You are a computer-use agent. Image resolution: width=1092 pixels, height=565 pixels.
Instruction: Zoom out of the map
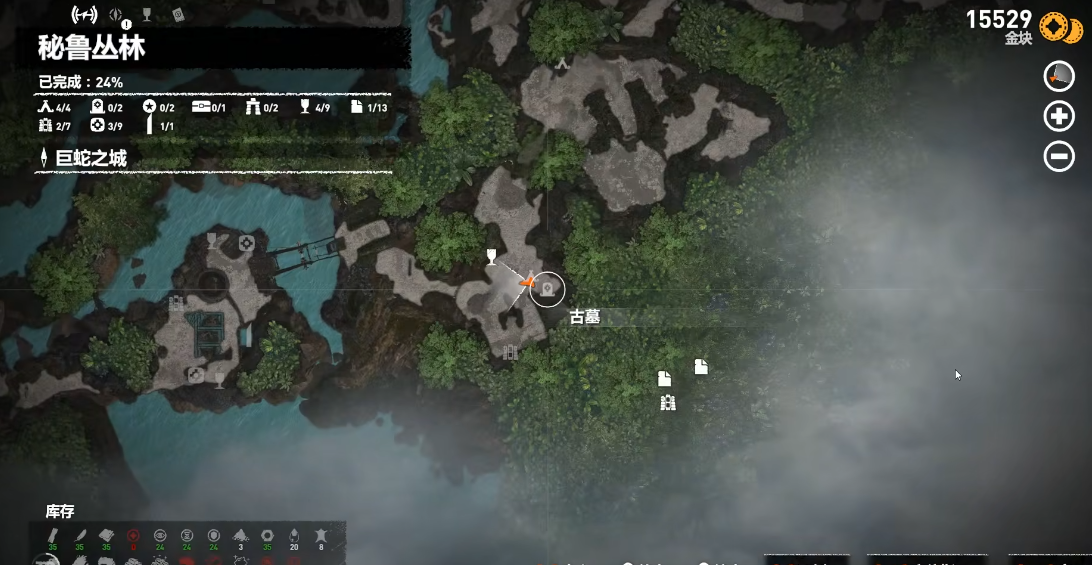(x=1059, y=157)
